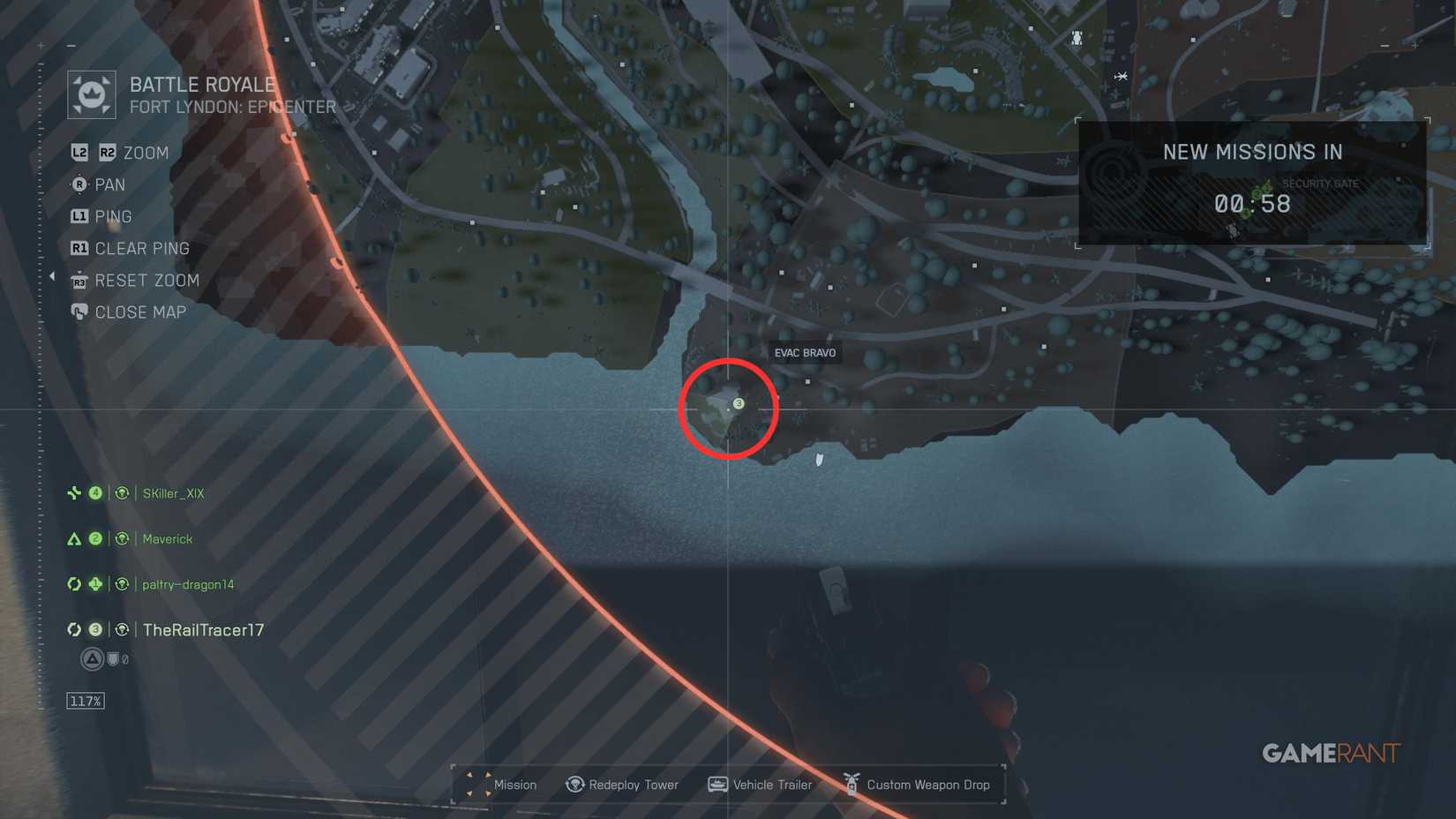Click Maverick's triangle squad icon
This screenshot has height=819, width=1456.
[x=74, y=538]
